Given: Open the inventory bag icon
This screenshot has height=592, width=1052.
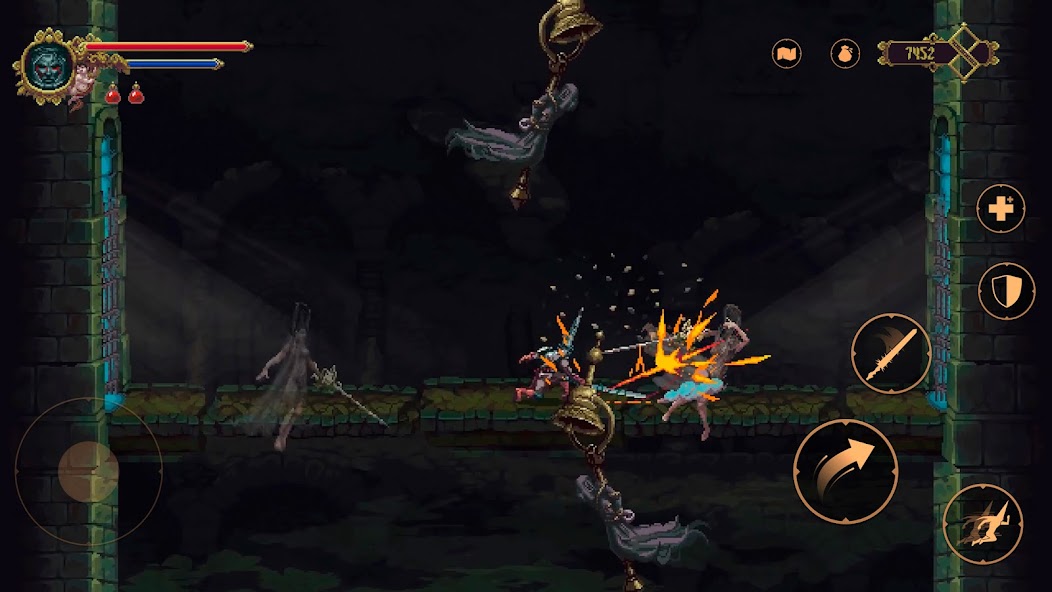Looking at the screenshot, I should tap(845, 53).
